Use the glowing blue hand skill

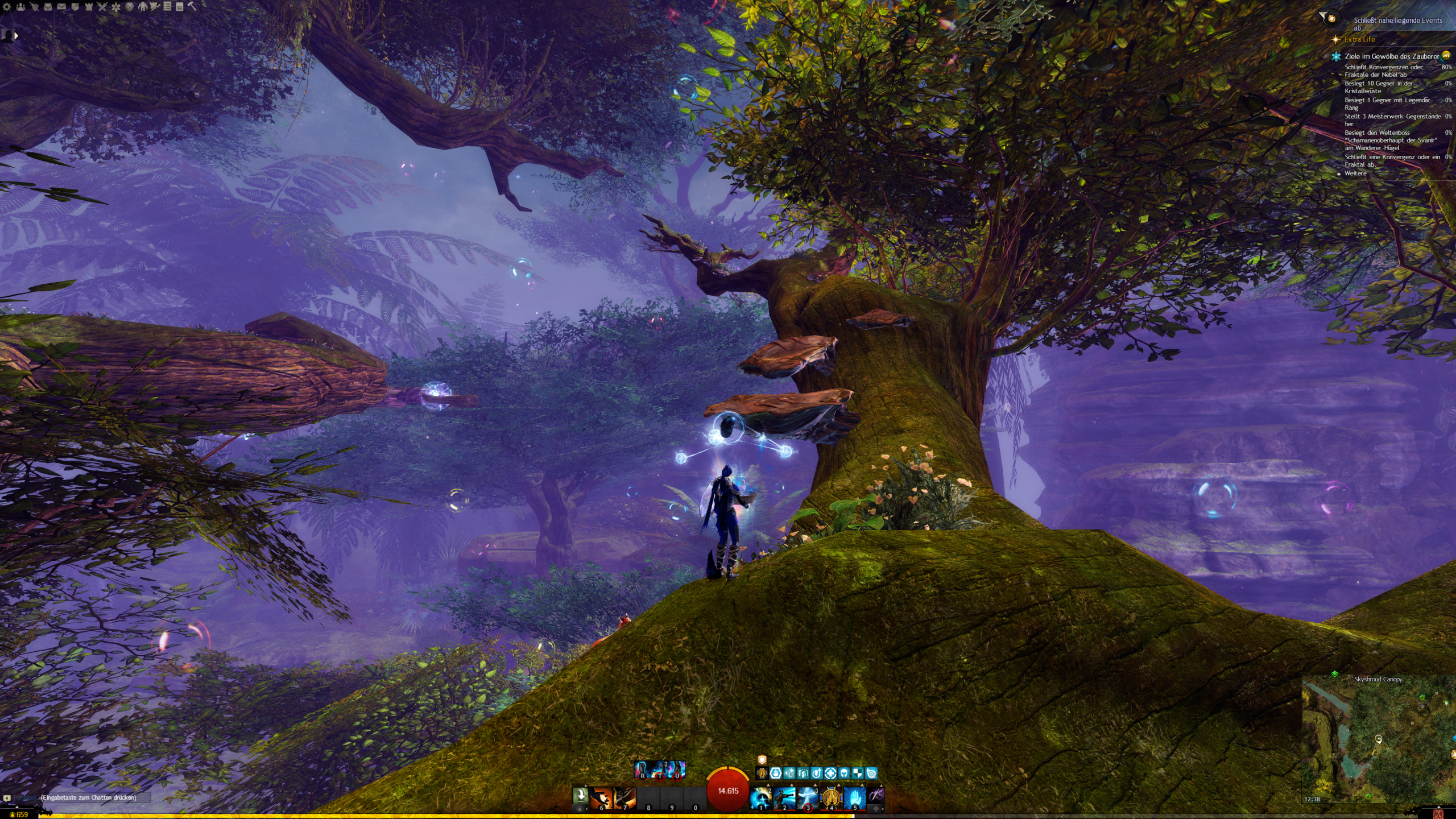click(854, 798)
